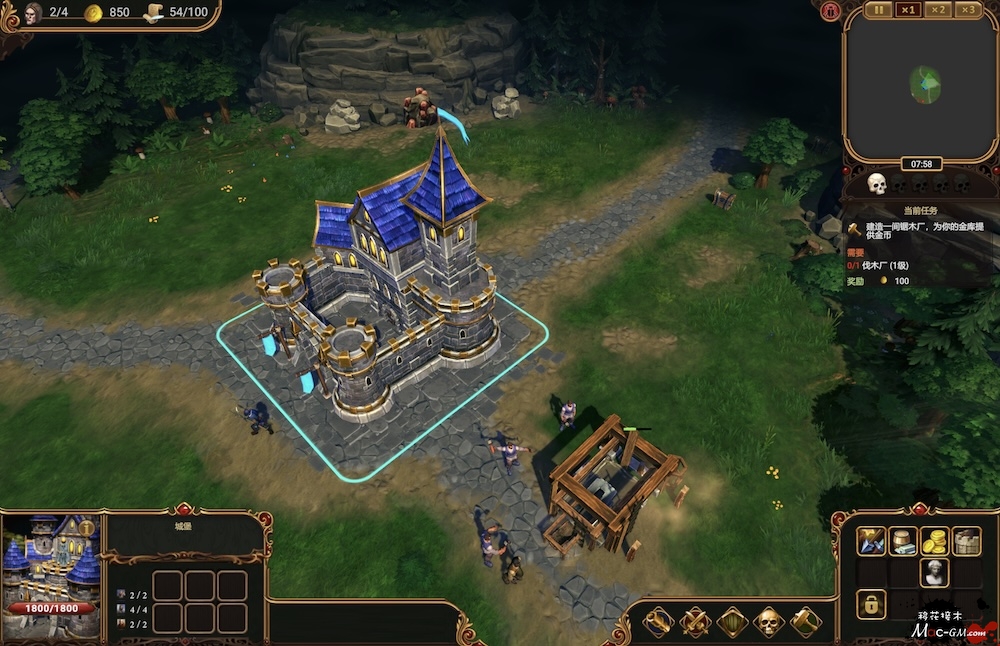
Task: Set game speed to ×2
Action: 938,10
